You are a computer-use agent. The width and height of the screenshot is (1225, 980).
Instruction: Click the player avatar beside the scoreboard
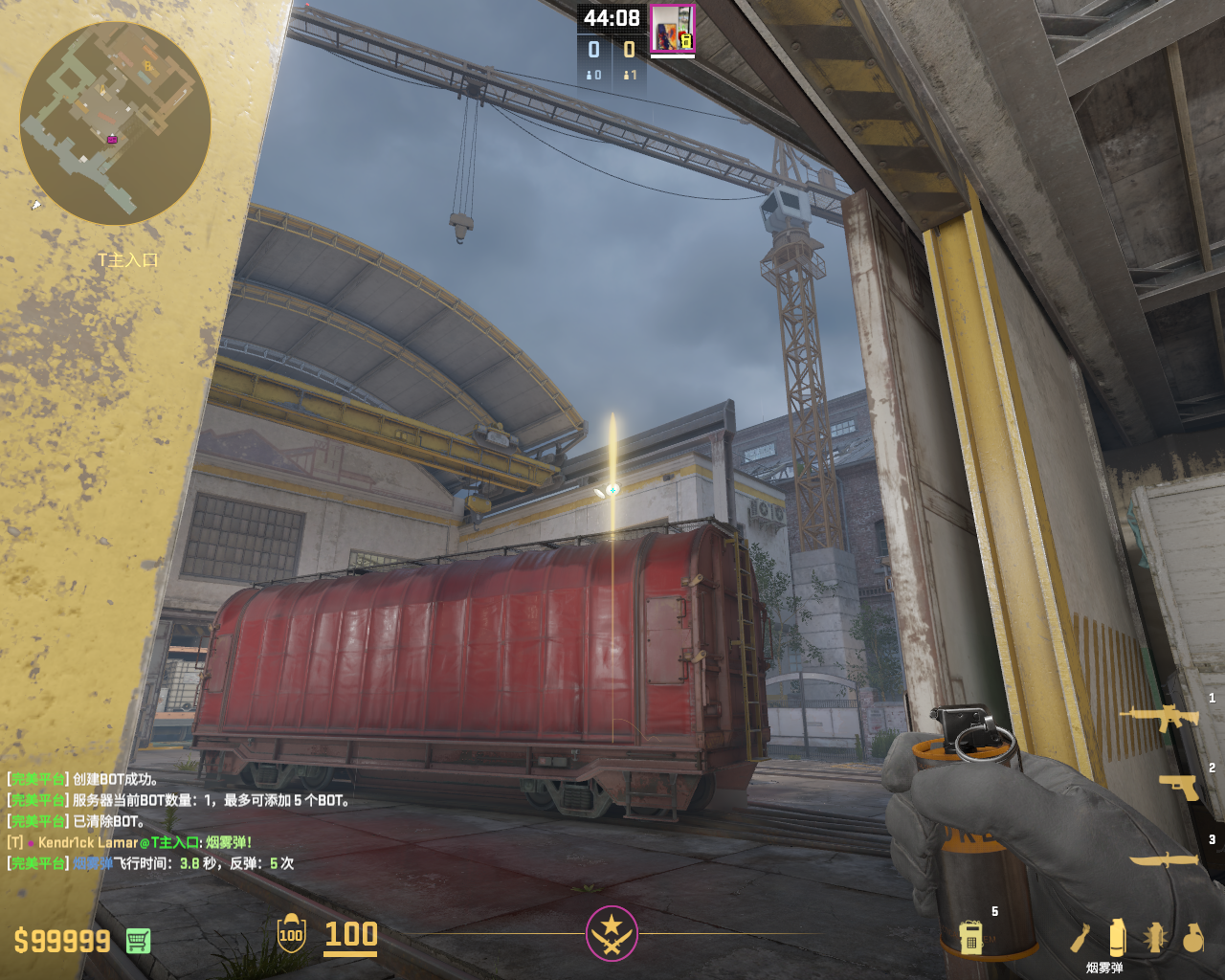tap(672, 29)
